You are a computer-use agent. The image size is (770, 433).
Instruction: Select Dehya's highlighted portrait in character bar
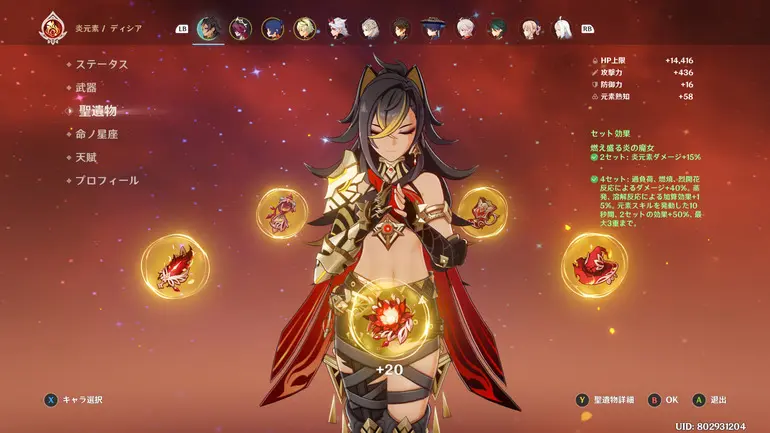[209, 29]
